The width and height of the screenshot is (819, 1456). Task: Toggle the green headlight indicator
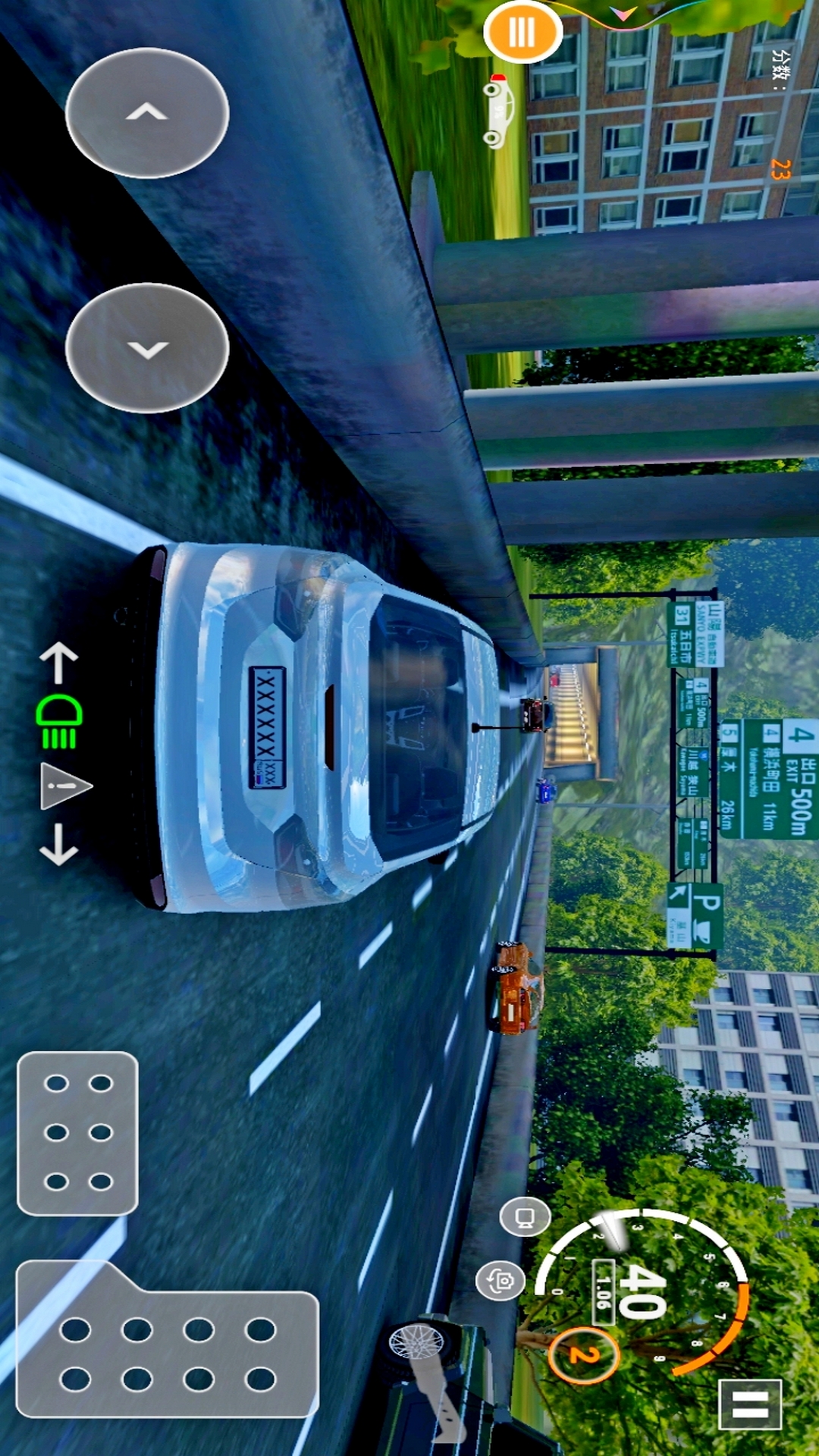[x=59, y=721]
